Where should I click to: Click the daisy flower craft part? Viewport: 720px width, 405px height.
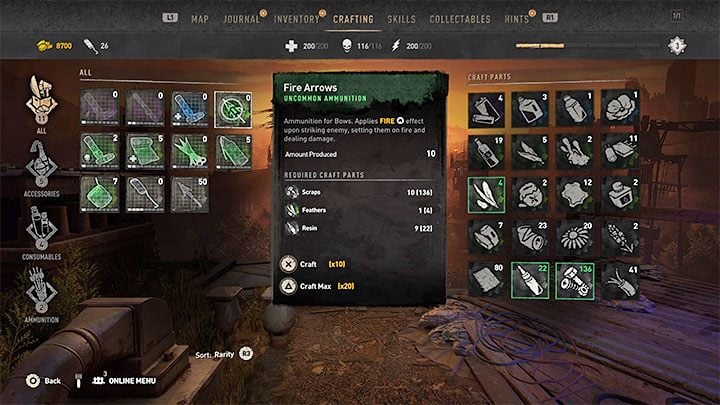click(x=575, y=237)
